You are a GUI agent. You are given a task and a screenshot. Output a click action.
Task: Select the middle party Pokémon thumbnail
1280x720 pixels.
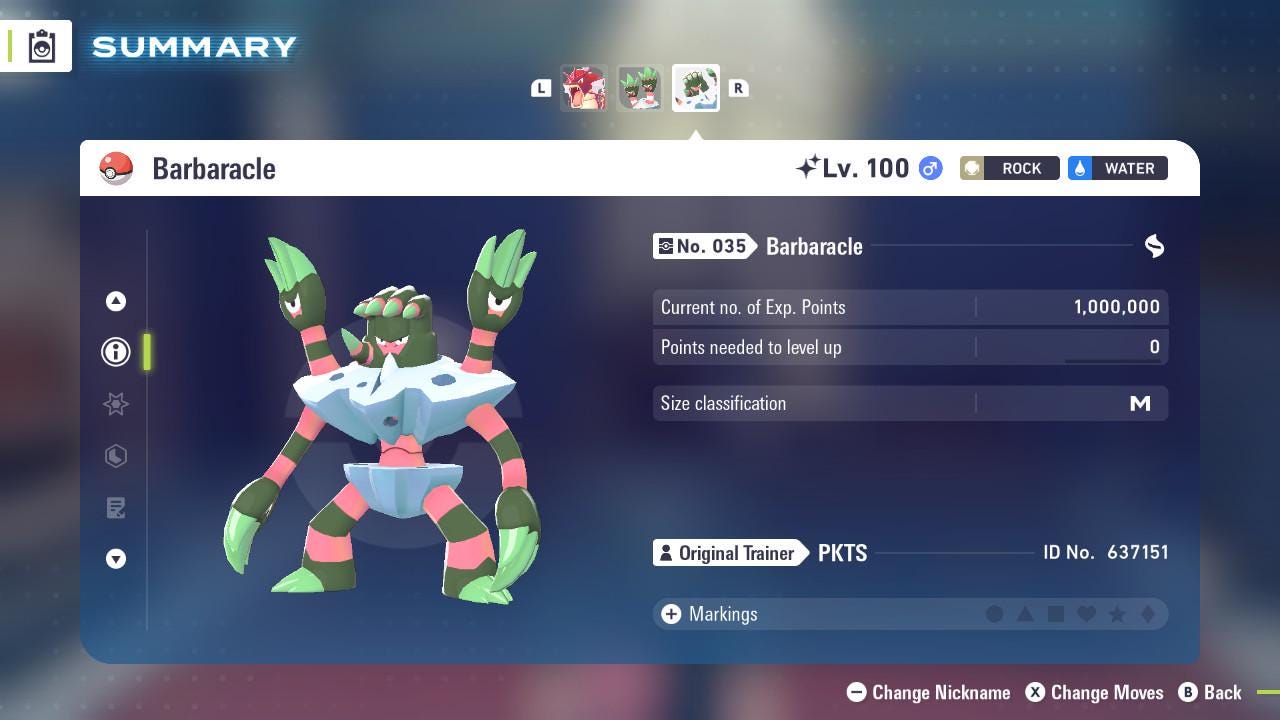tap(640, 88)
